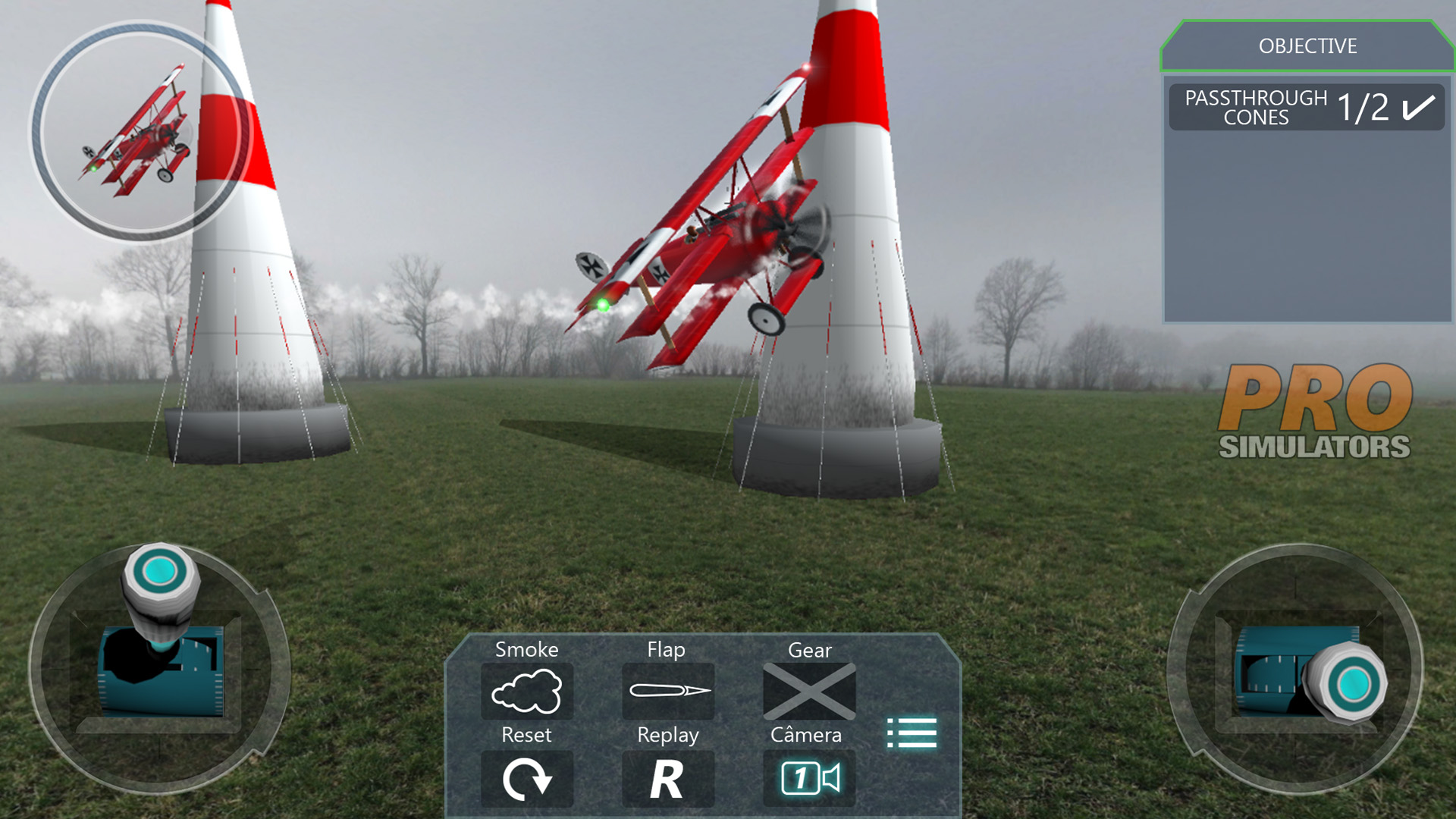Screen dimensions: 1456x819
Task: Activate the Smoke effect icon
Action: tap(527, 691)
